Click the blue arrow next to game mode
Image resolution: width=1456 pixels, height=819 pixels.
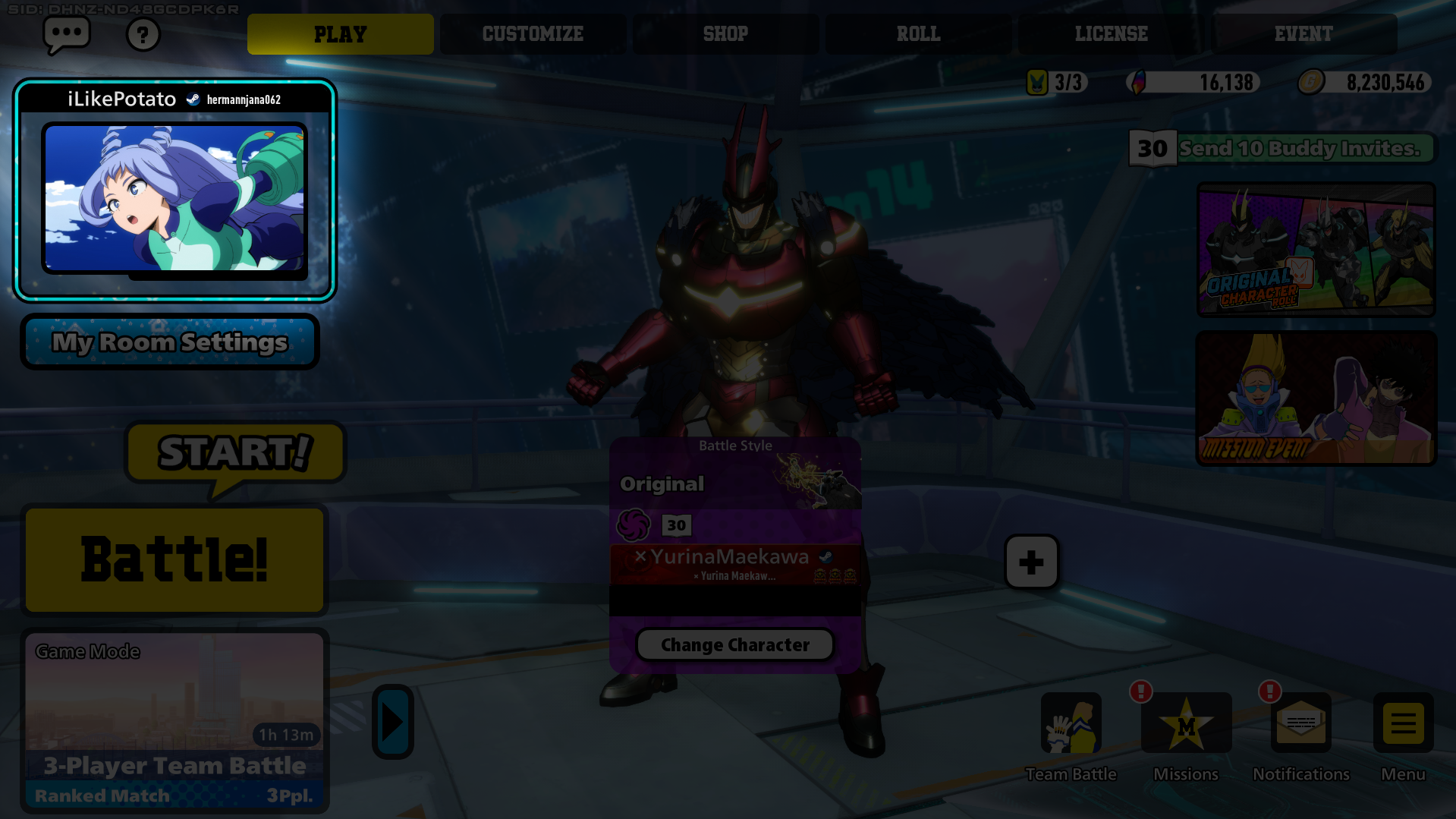(392, 722)
